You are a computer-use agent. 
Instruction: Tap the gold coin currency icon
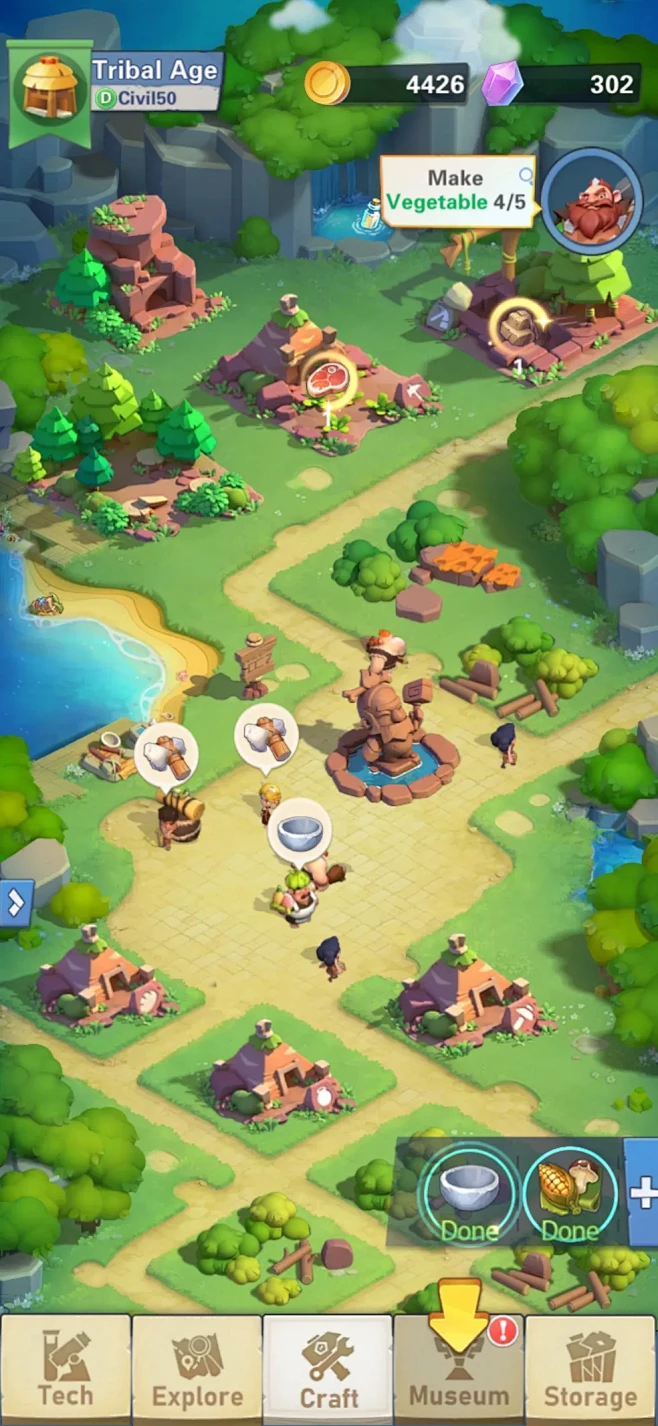pyautogui.click(x=327, y=84)
